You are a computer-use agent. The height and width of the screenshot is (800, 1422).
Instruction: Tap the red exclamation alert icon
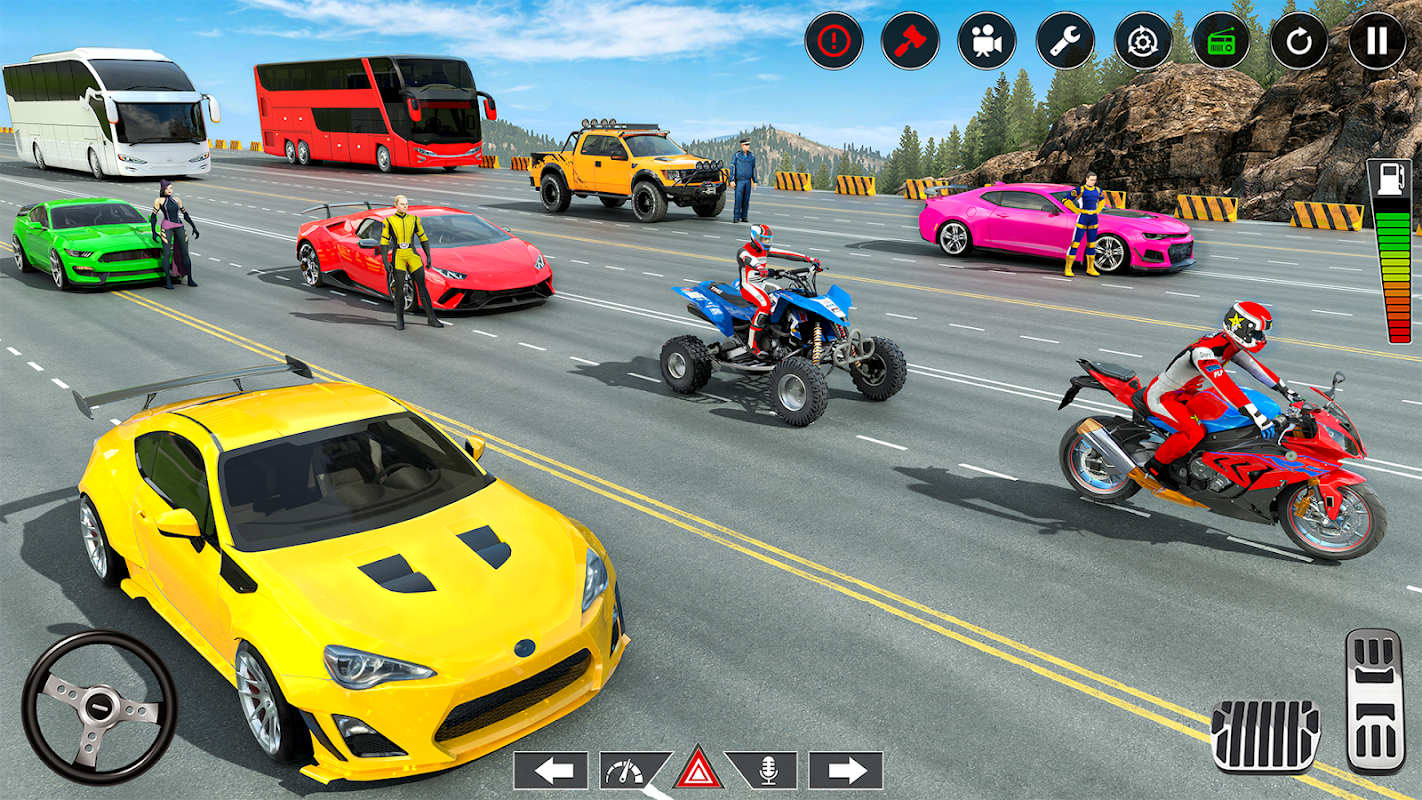pyautogui.click(x=833, y=41)
